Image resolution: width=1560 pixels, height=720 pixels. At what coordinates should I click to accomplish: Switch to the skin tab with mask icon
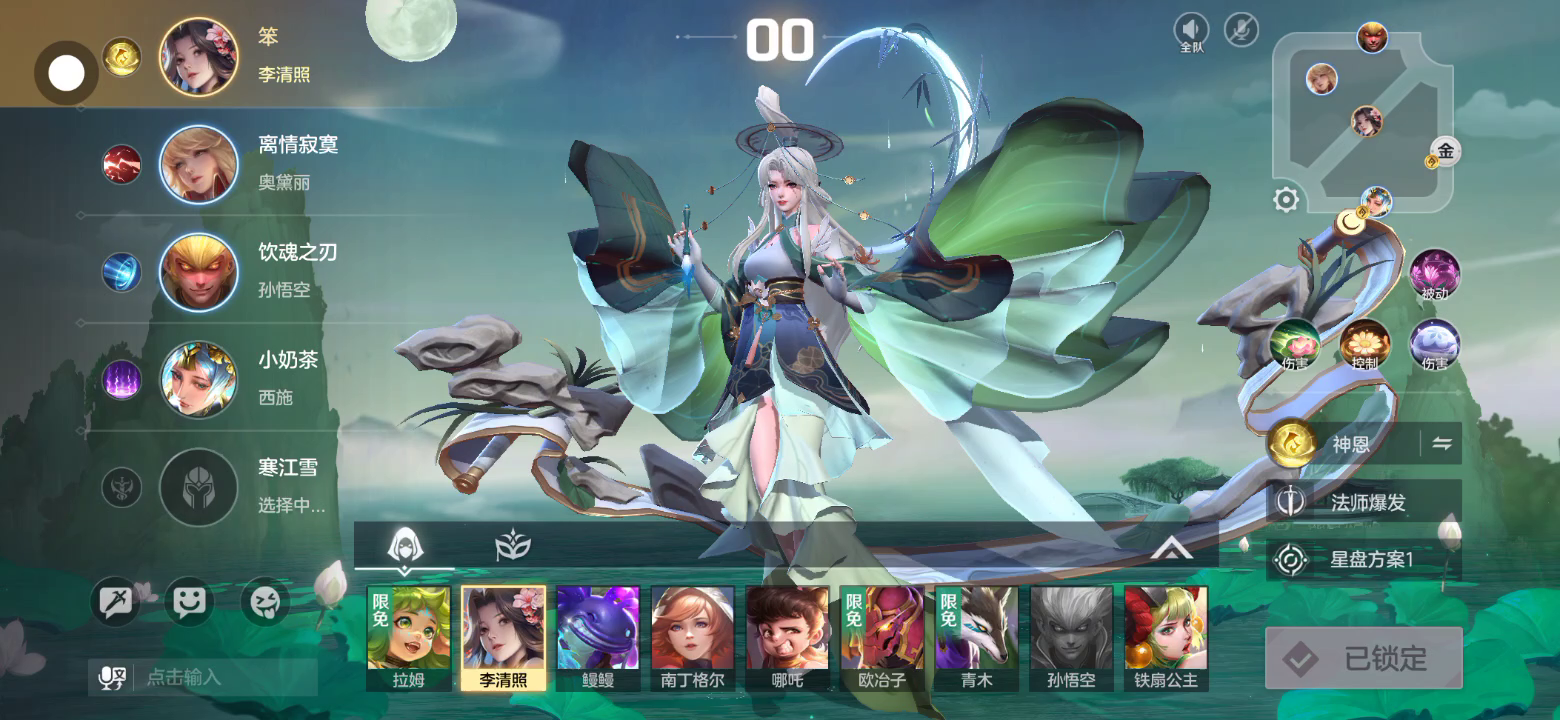[x=513, y=546]
